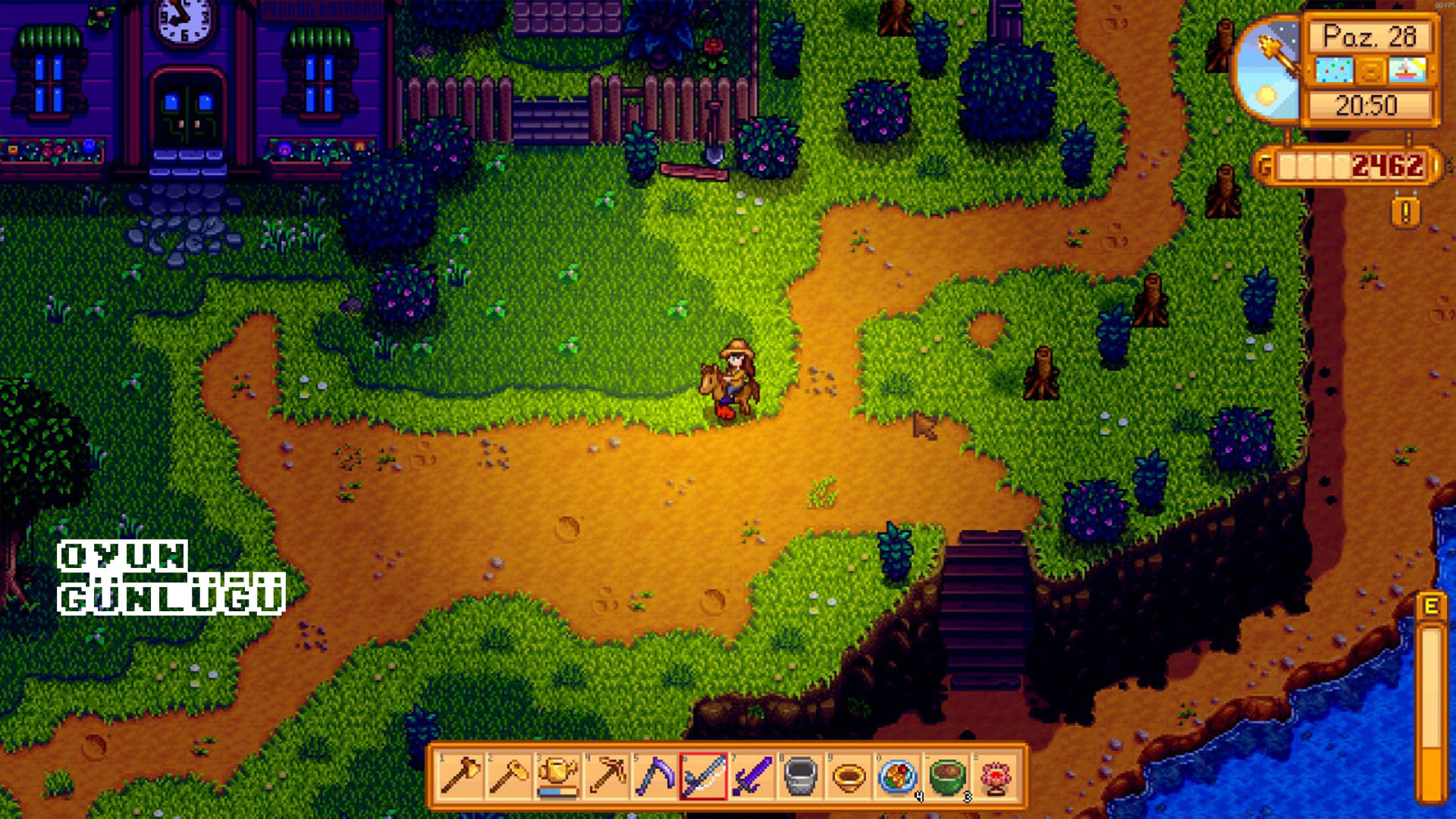The height and width of the screenshot is (819, 1456).
Task: Select the yellow bowl of brown soup
Action: pos(849,777)
